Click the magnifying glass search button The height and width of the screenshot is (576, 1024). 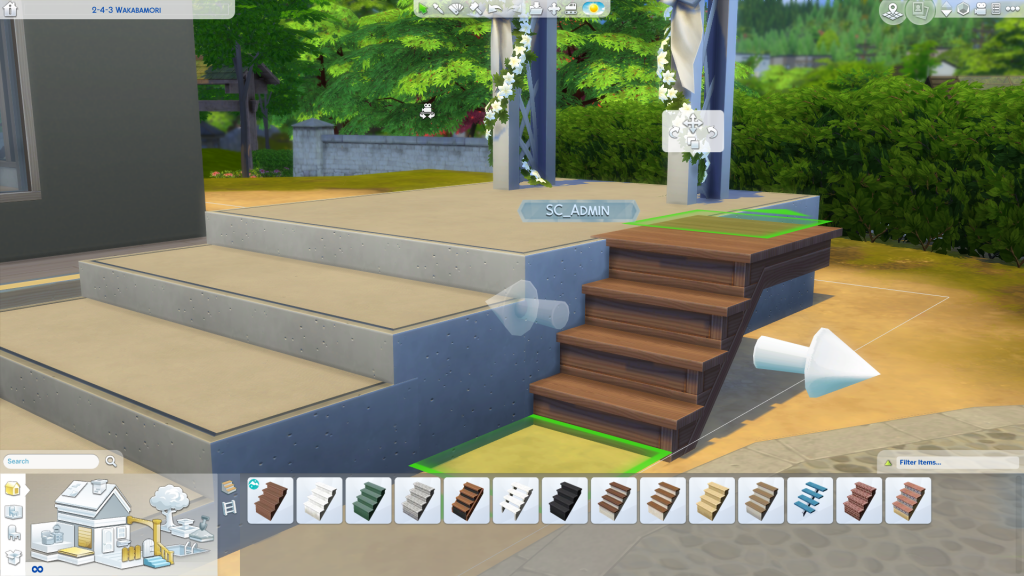(x=112, y=461)
